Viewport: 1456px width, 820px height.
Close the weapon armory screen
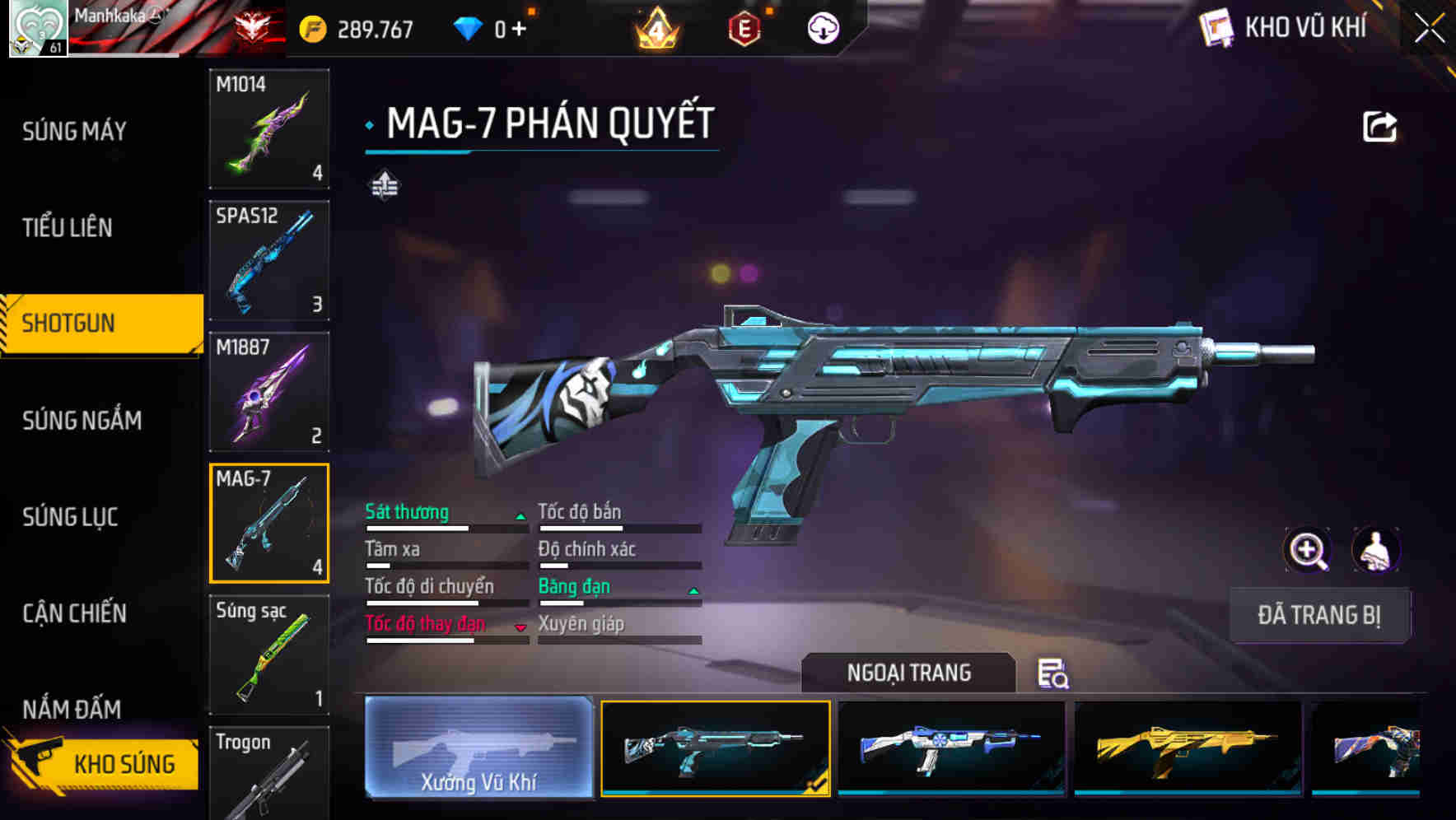click(x=1429, y=29)
